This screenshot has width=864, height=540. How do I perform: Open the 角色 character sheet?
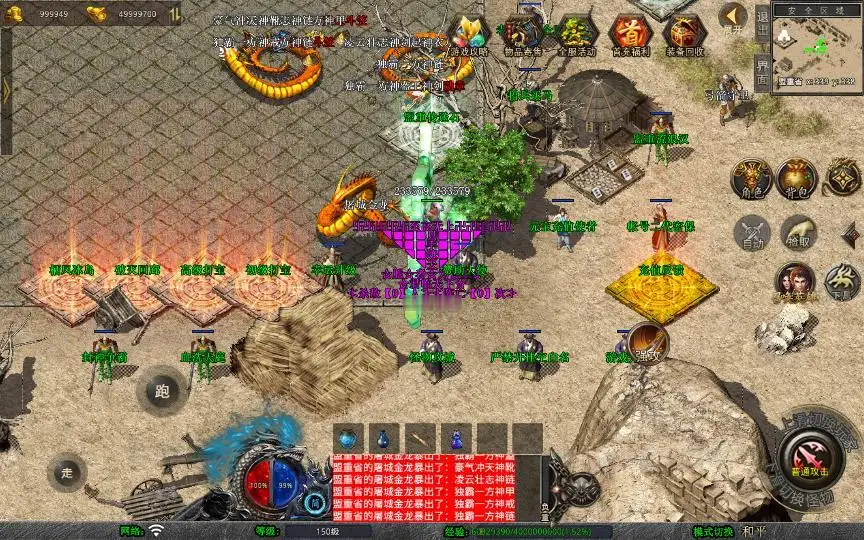click(750, 177)
